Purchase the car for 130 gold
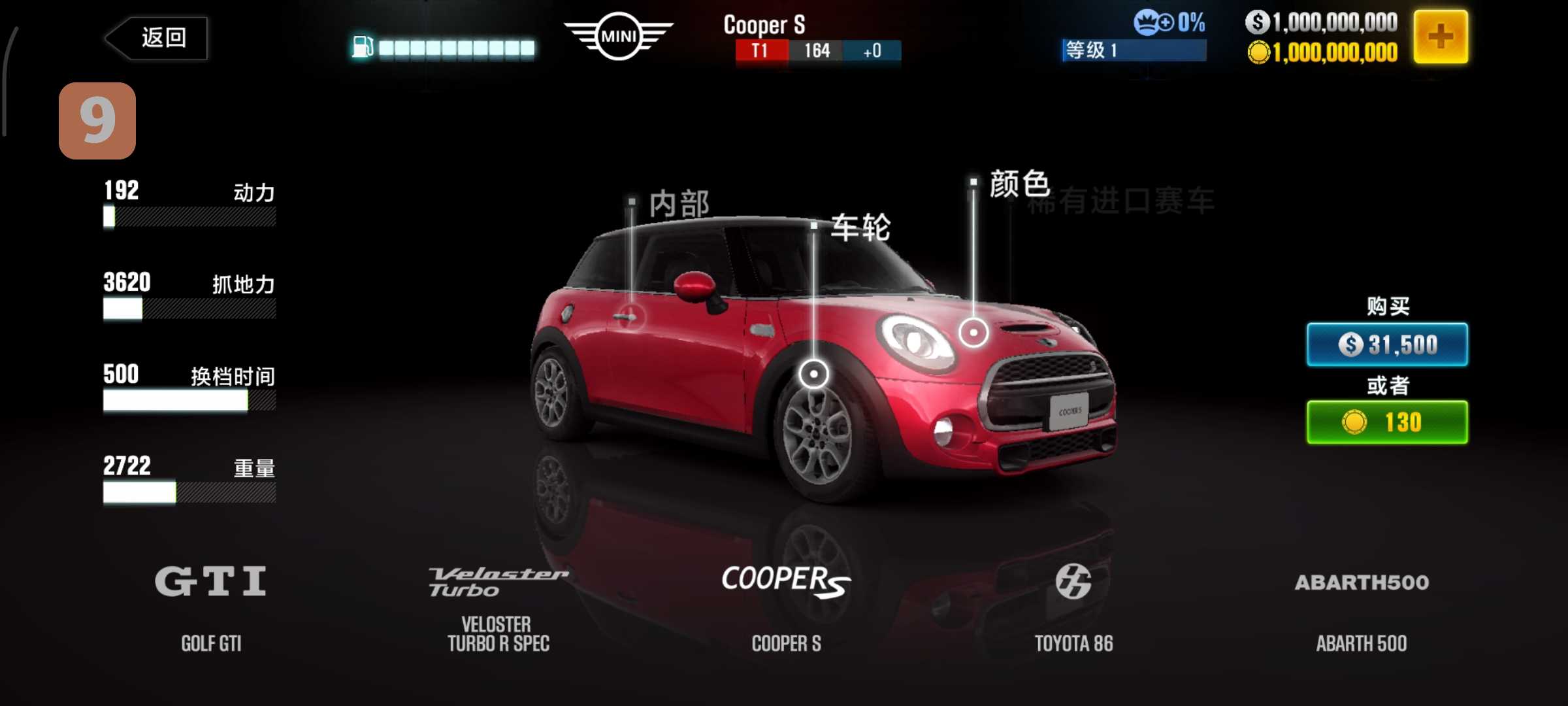The height and width of the screenshot is (706, 1568). point(1386,422)
